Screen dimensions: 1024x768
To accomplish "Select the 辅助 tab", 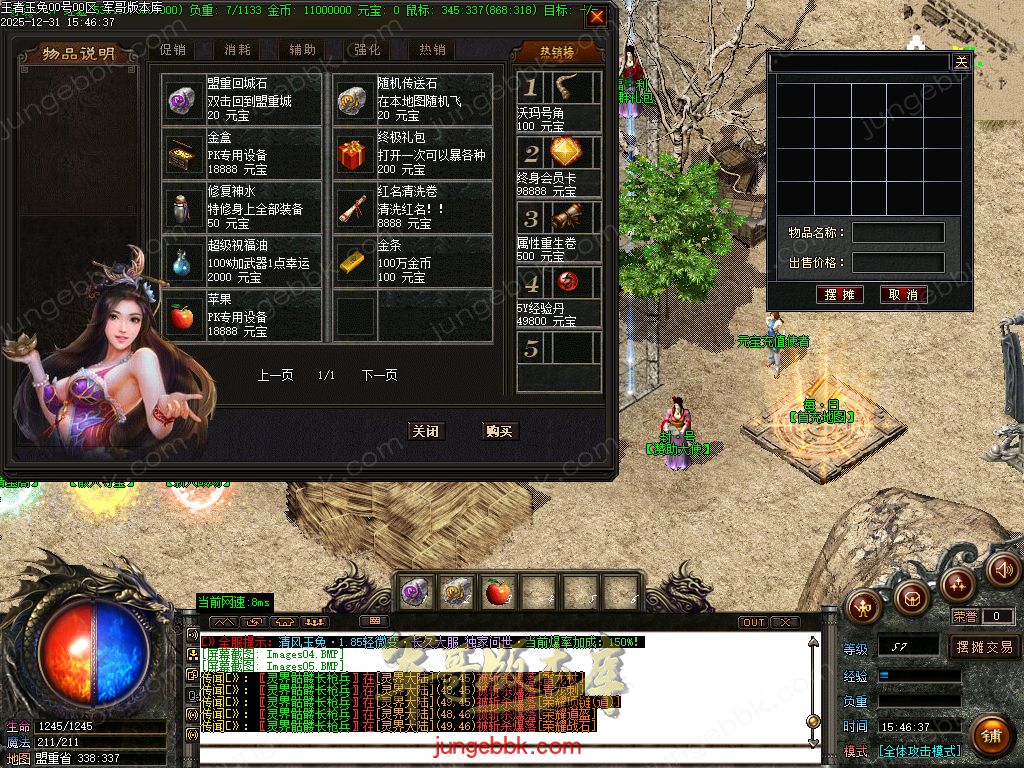I will tap(302, 49).
